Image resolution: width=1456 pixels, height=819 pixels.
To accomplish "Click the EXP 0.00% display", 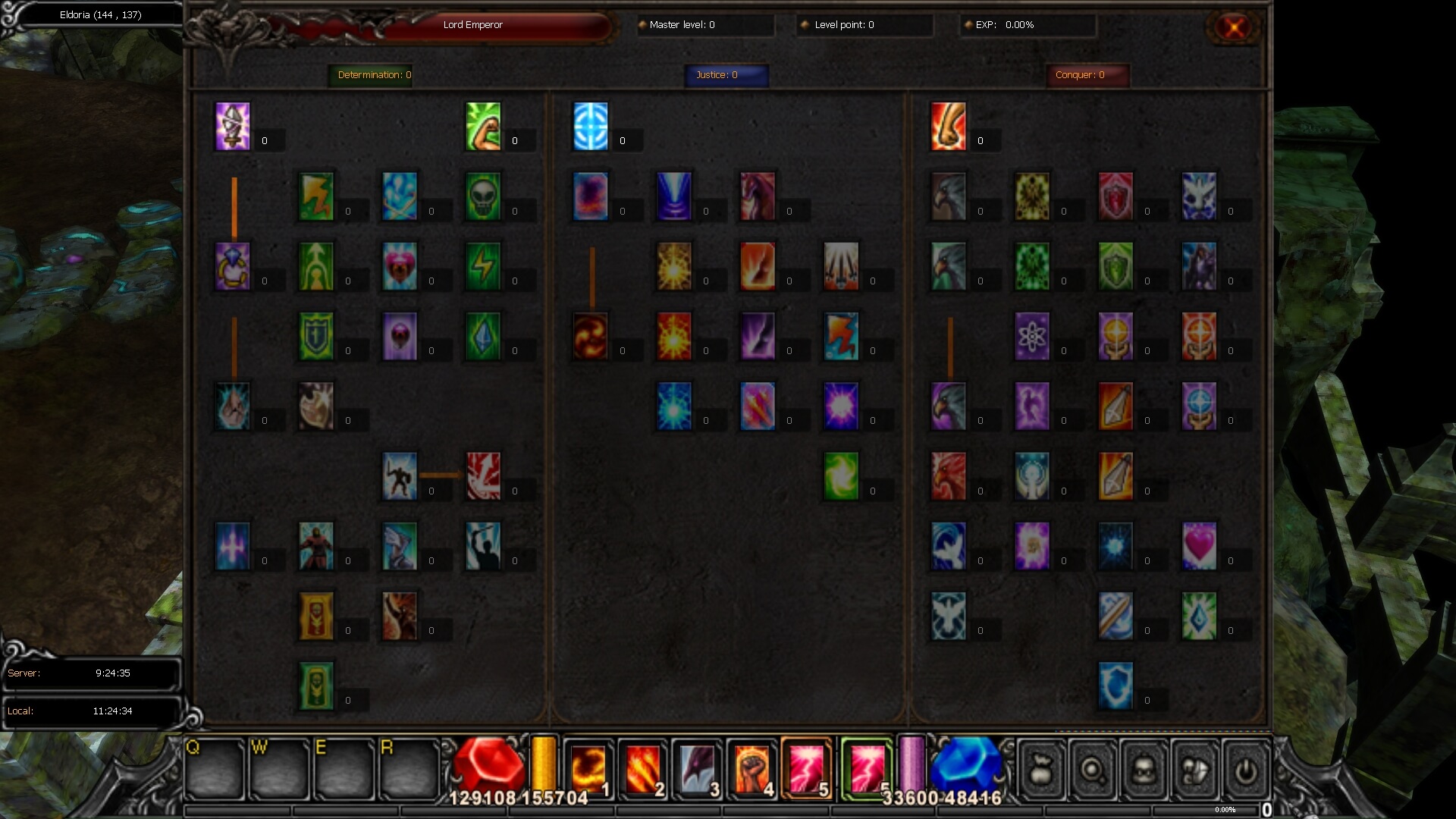I will pyautogui.click(x=1028, y=25).
